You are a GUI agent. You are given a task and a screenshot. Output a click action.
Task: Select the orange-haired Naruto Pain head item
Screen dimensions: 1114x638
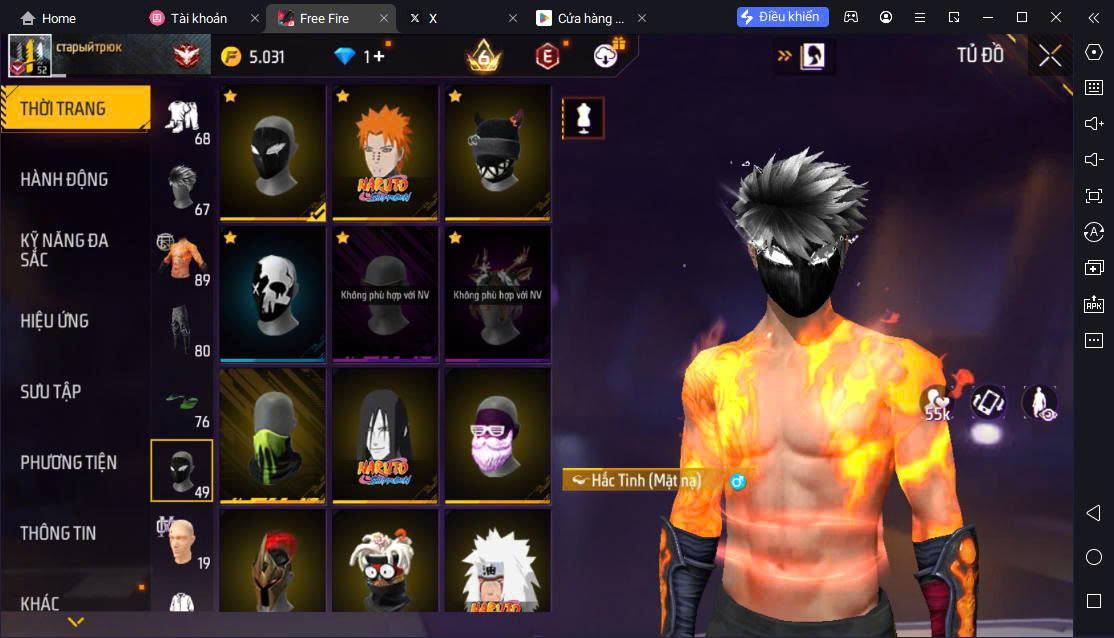pos(385,151)
